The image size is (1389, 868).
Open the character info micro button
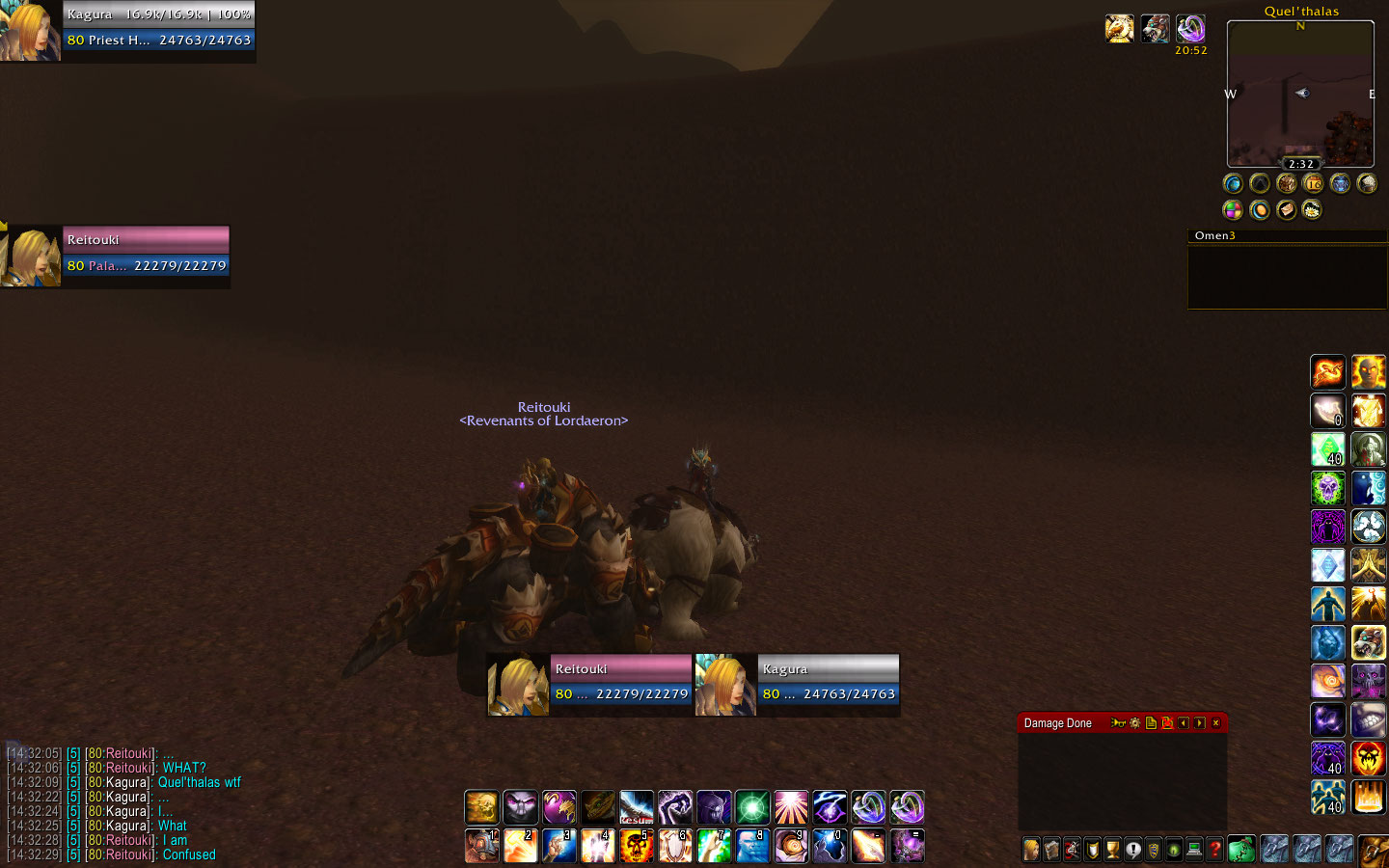[1031, 850]
